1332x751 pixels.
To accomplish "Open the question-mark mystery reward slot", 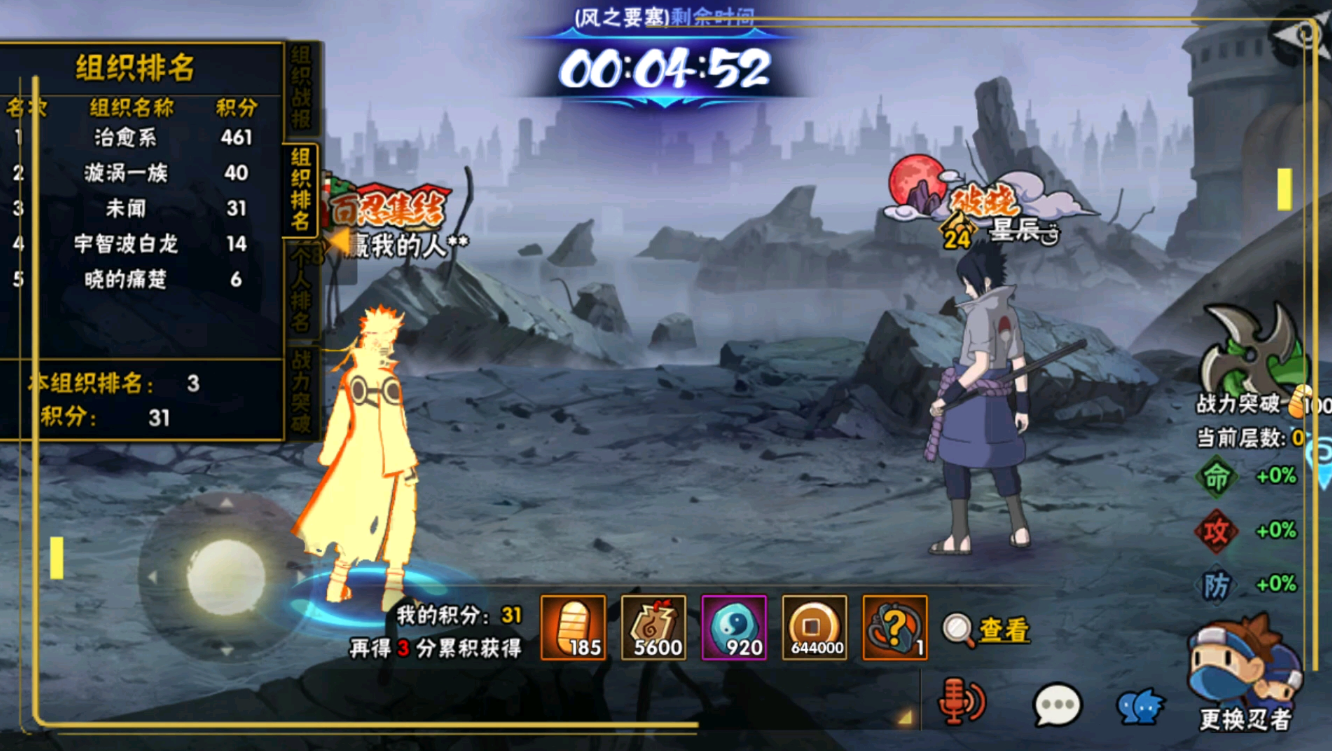I will (x=894, y=628).
